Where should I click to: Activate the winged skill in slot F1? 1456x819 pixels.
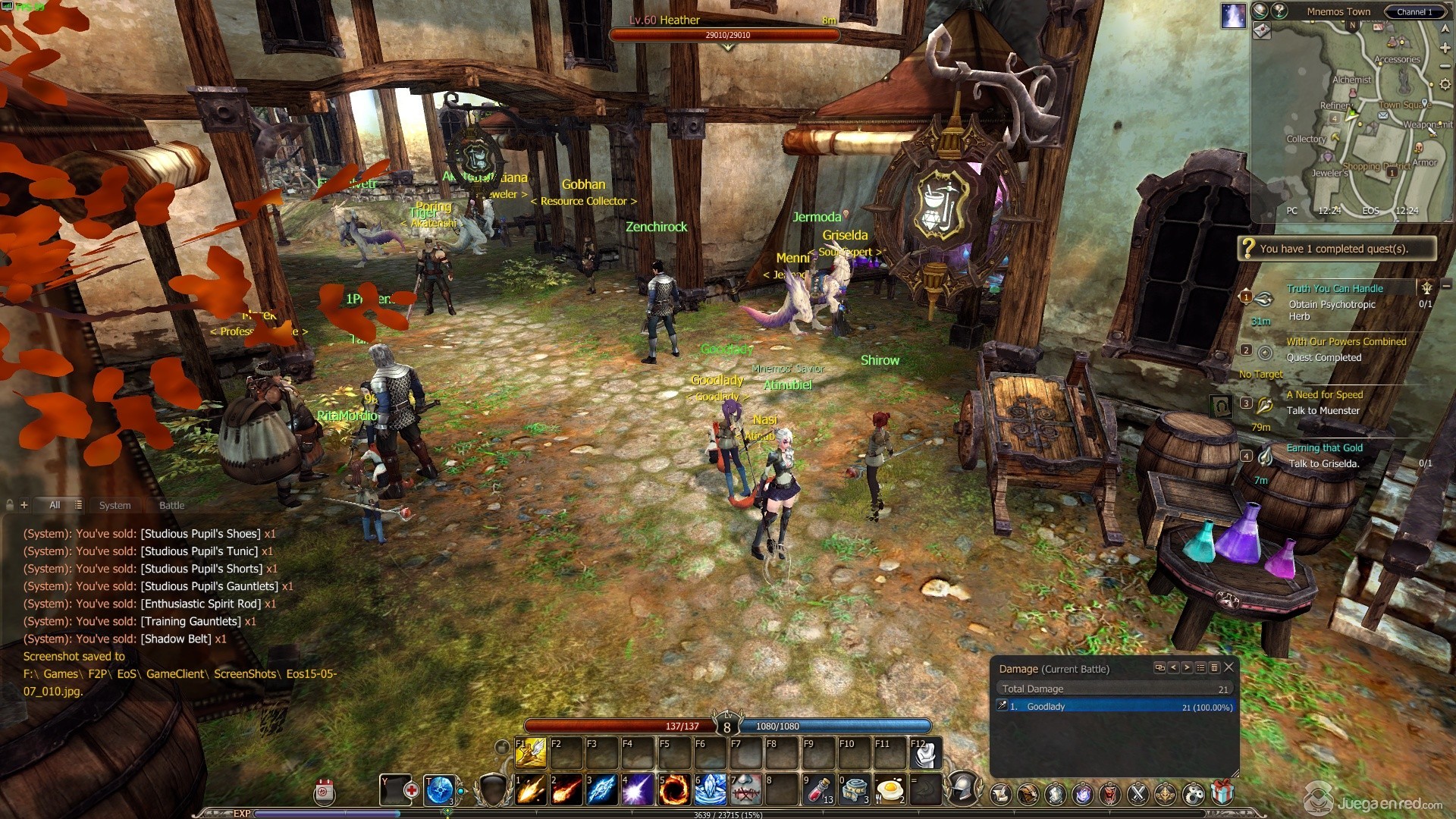pos(531,753)
